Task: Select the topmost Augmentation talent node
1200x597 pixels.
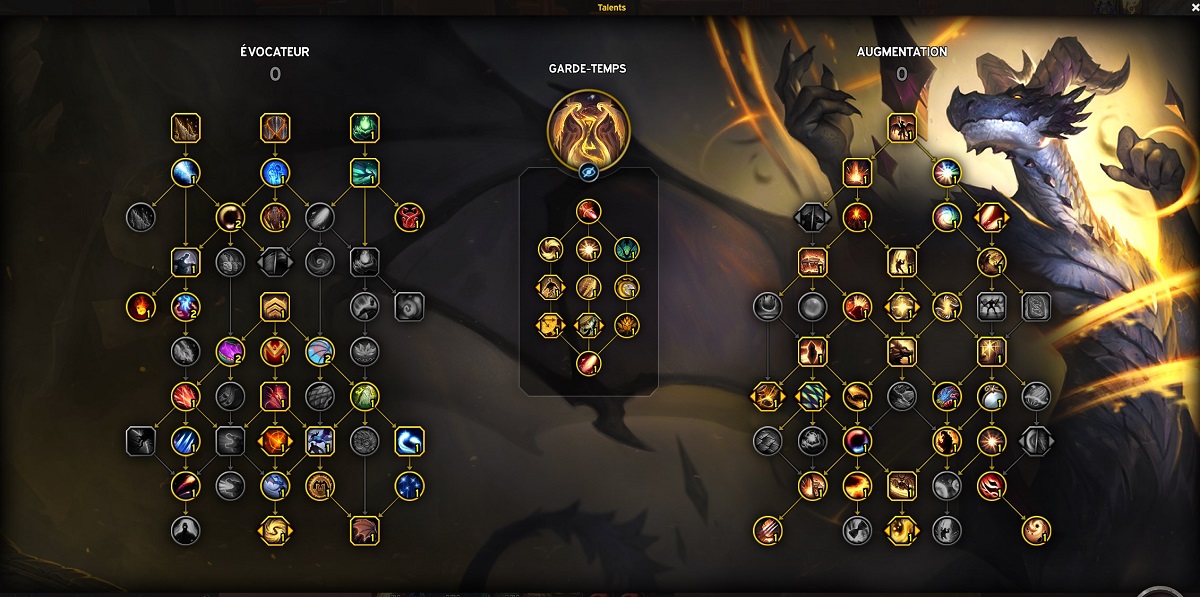Action: point(902,127)
